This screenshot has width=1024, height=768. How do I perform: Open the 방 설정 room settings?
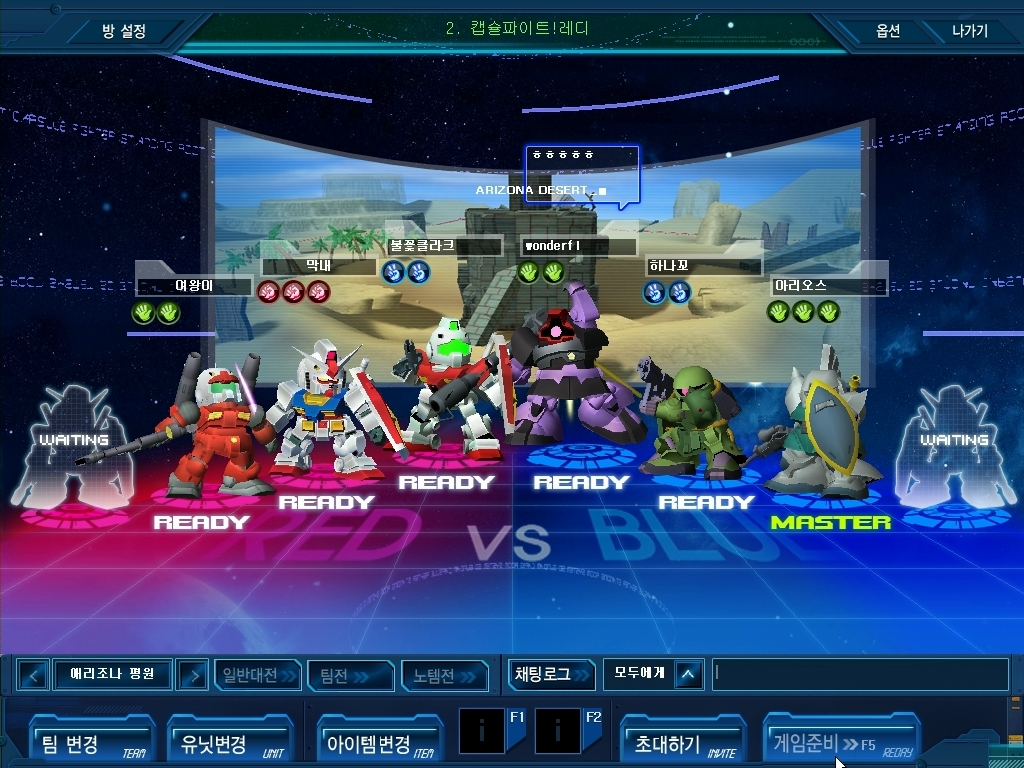[124, 31]
